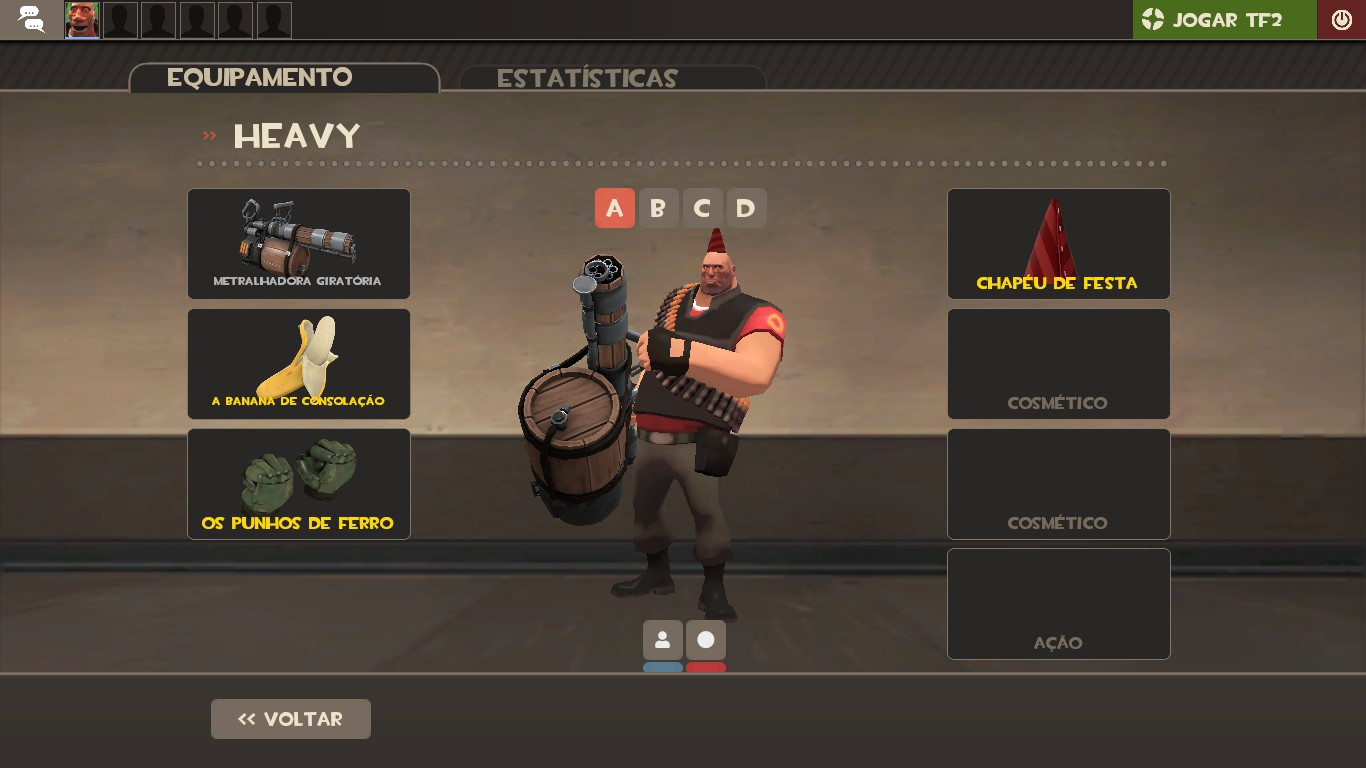This screenshot has height=768, width=1366.
Task: Click the VOLTAR button
Action: point(290,718)
